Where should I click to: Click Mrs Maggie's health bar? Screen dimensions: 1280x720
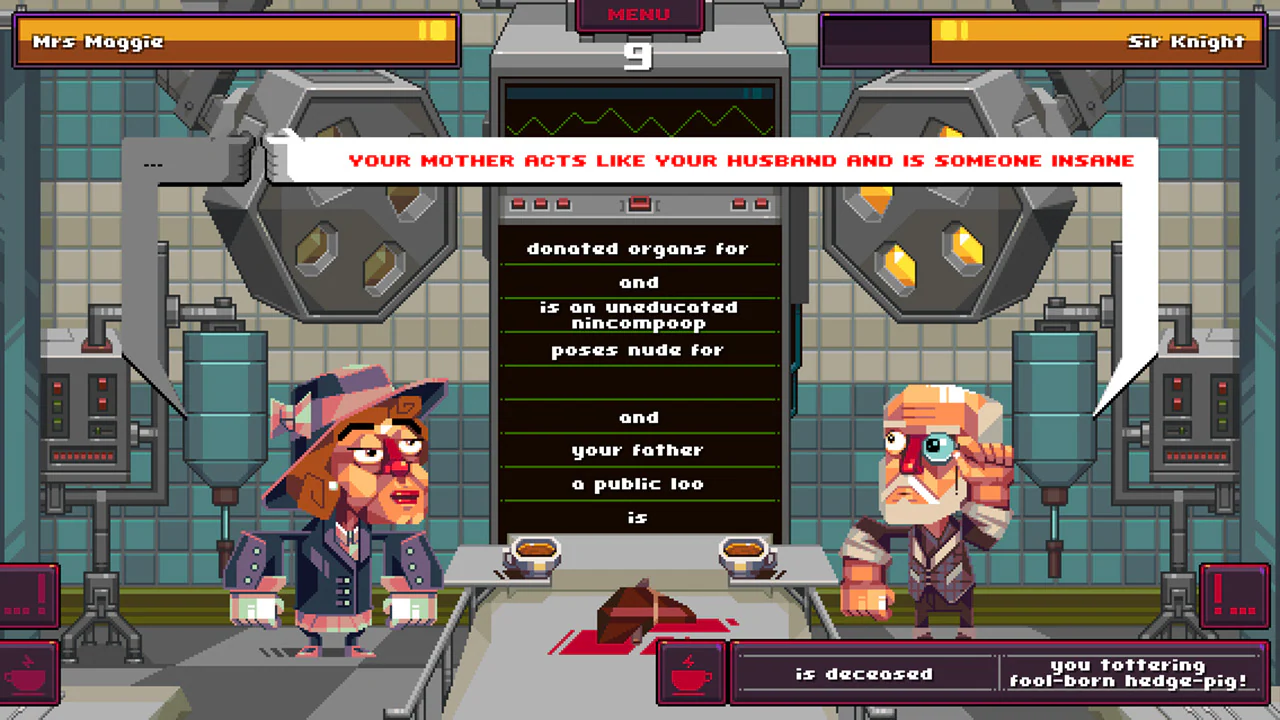pyautogui.click(x=237, y=42)
